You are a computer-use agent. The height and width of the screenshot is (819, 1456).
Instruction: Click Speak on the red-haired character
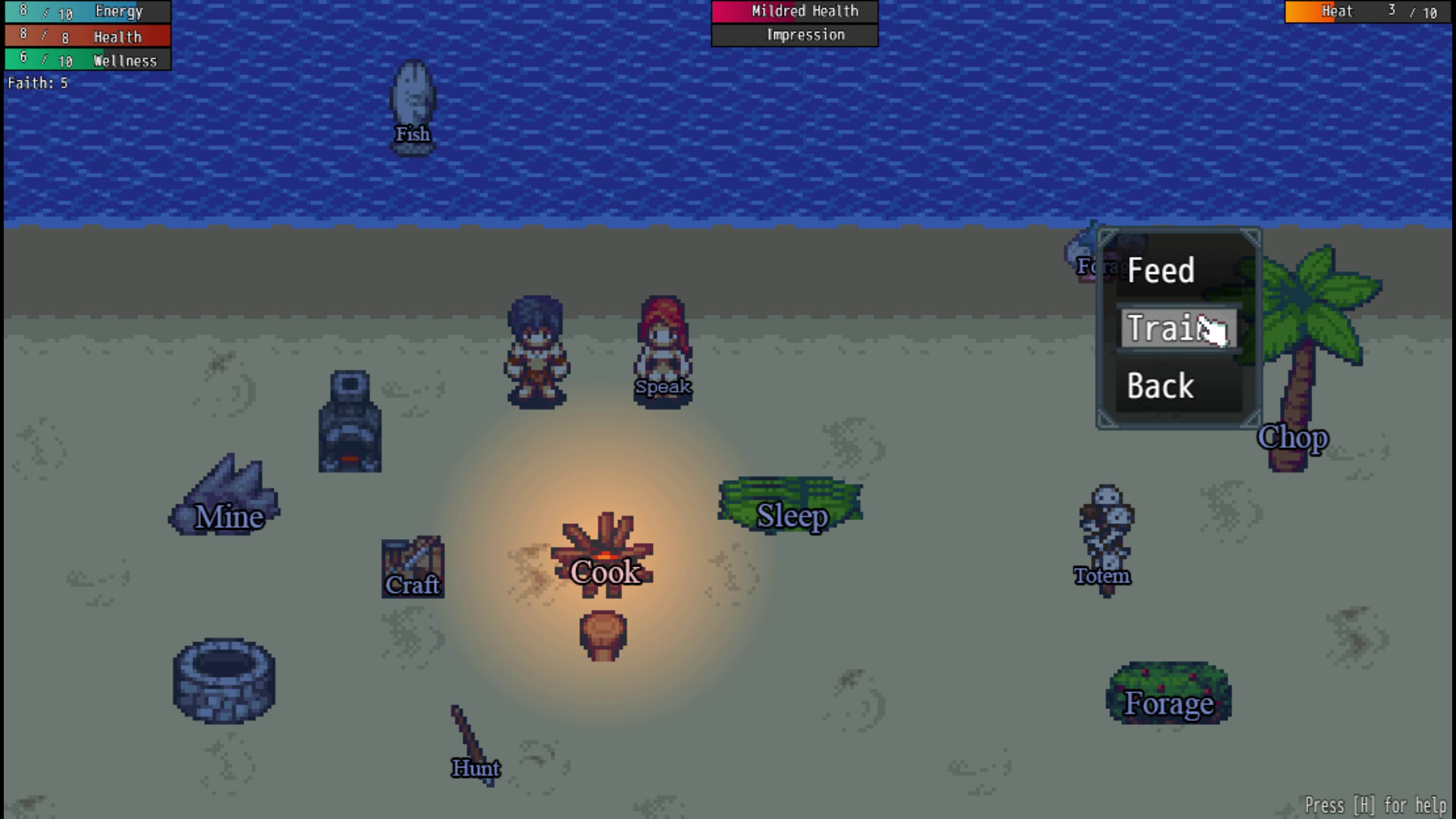tap(663, 349)
